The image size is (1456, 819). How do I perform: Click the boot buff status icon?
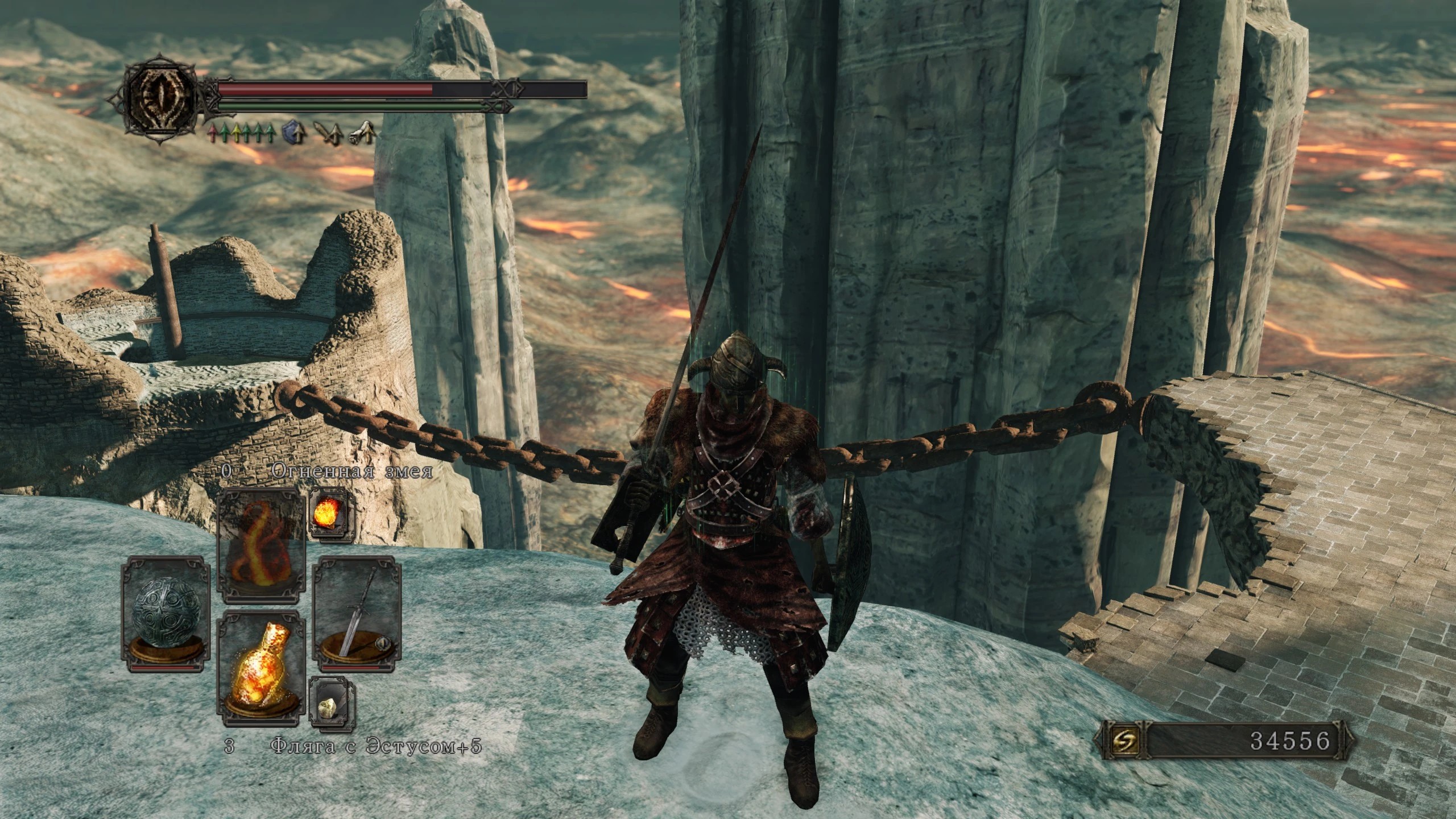(363, 134)
